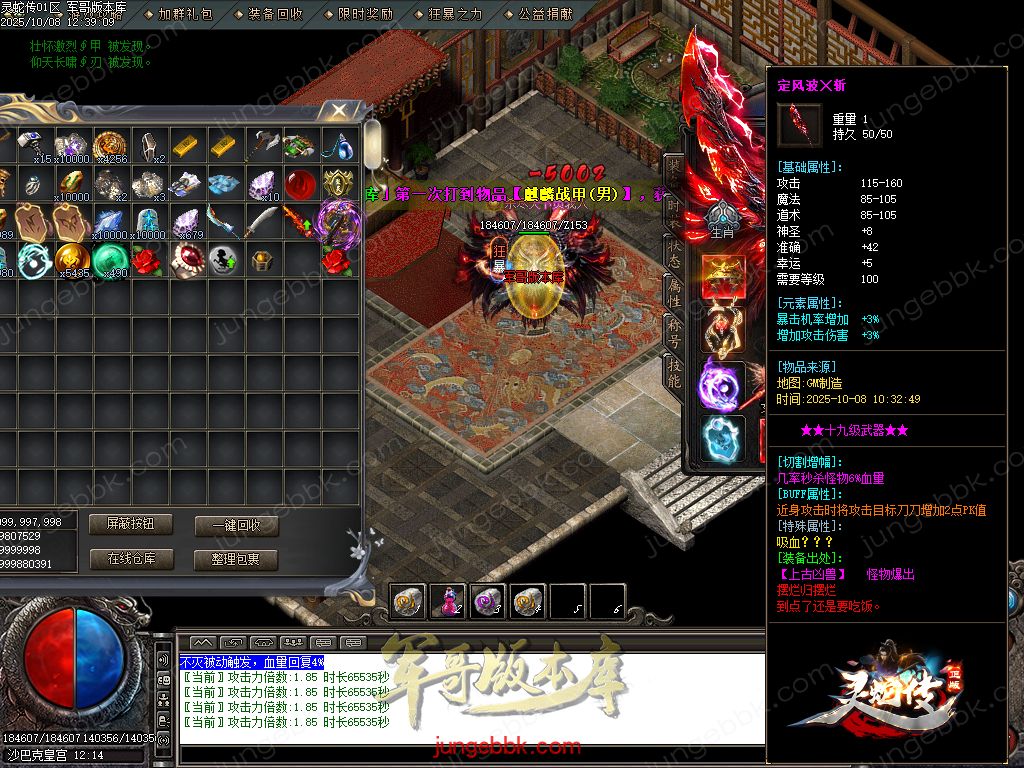Open the 生肖 zodiac button
Viewport: 1024px width, 768px height.
pyautogui.click(x=721, y=221)
